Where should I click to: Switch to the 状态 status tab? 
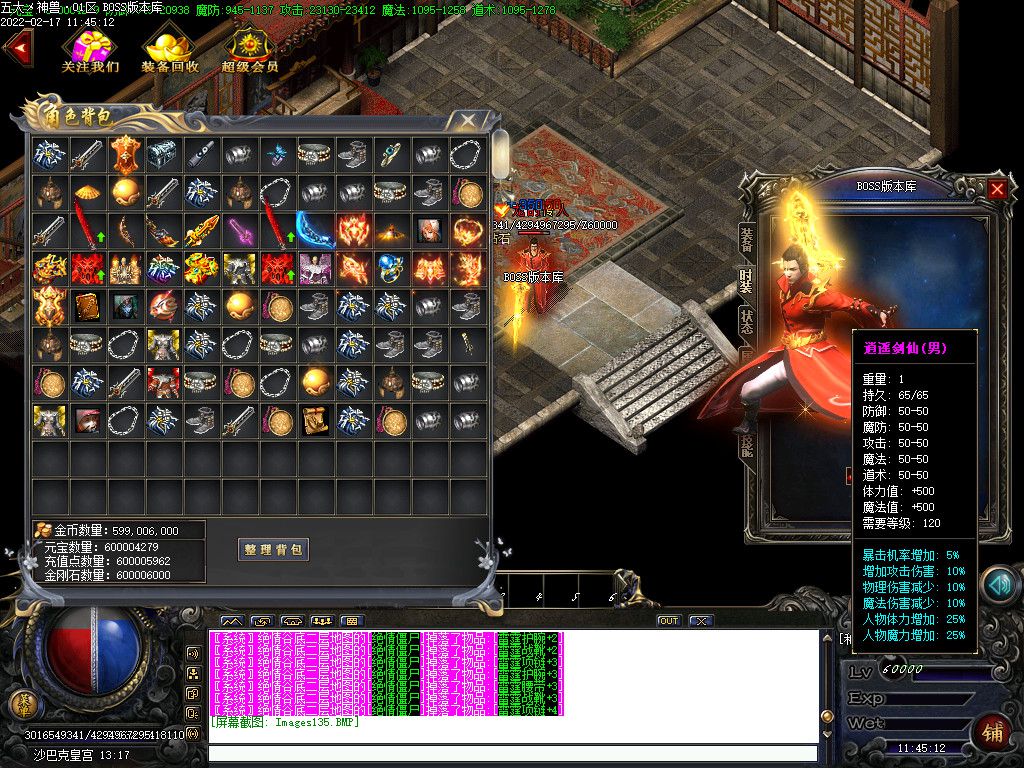pos(747,321)
